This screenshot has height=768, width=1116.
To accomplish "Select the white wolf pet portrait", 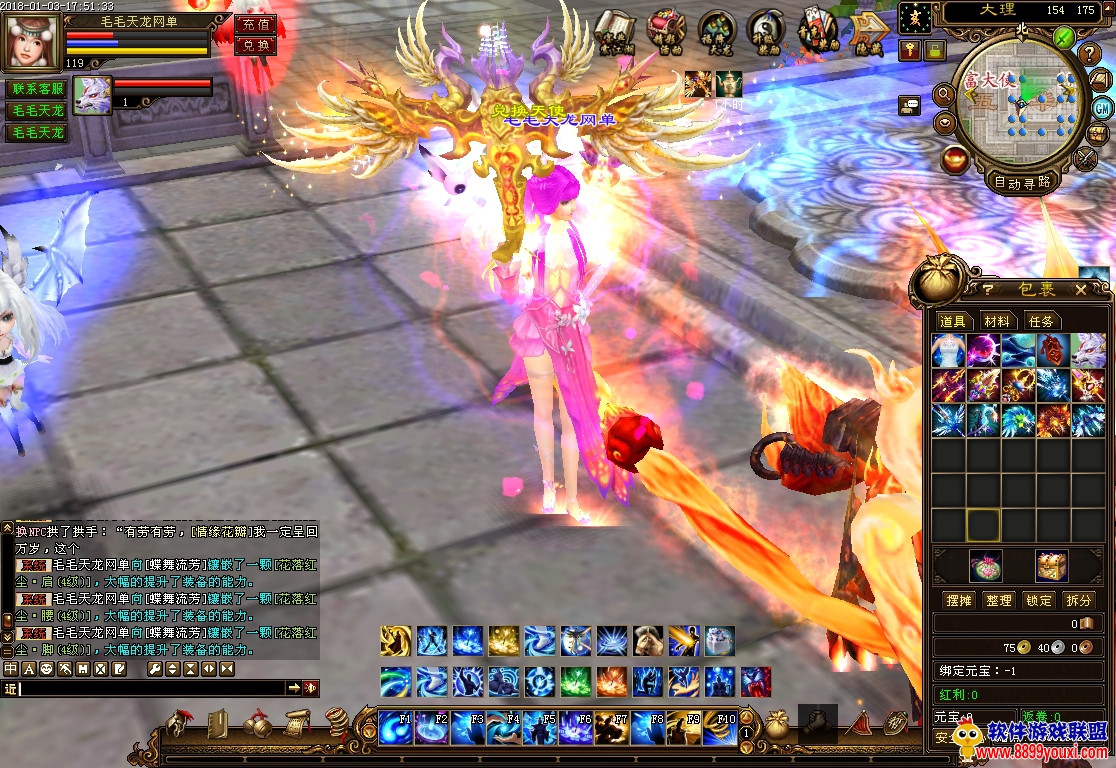I will [92, 96].
